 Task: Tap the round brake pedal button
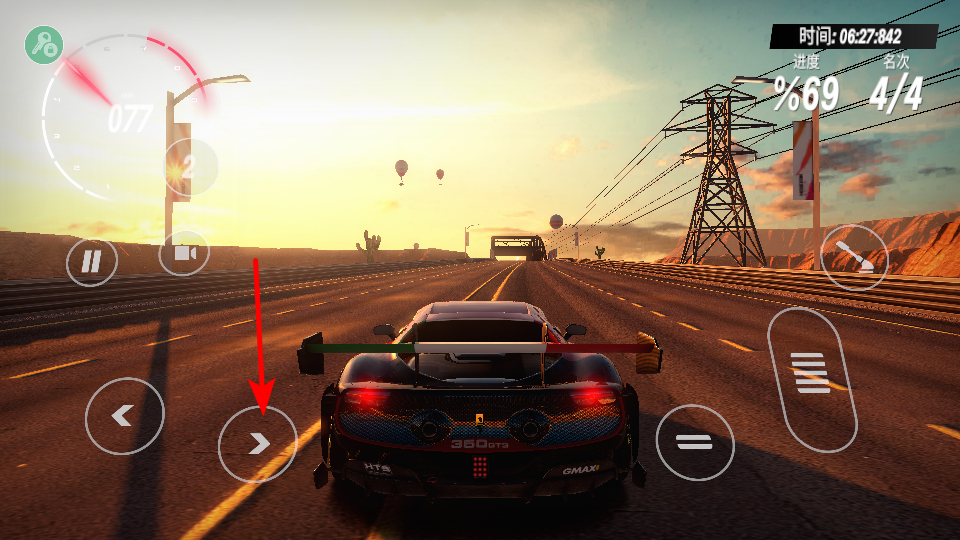pyautogui.click(x=695, y=442)
